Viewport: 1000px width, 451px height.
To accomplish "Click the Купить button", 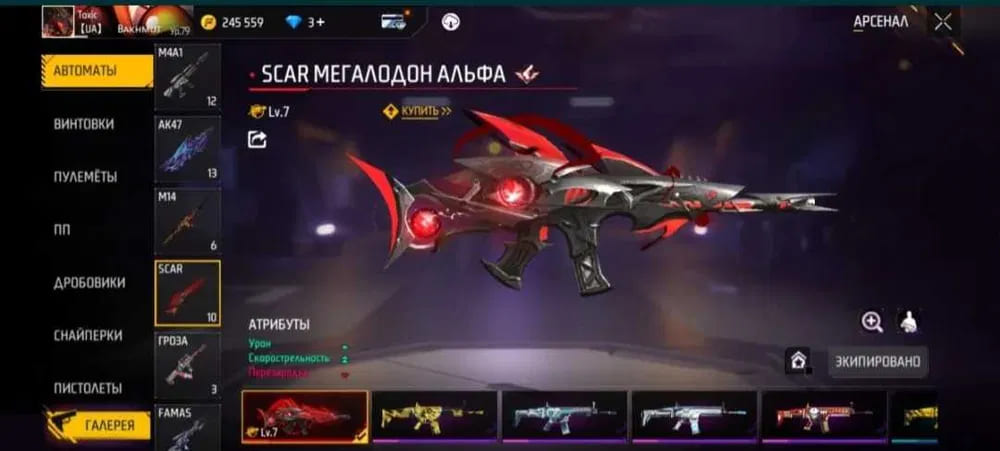I will 418,111.
